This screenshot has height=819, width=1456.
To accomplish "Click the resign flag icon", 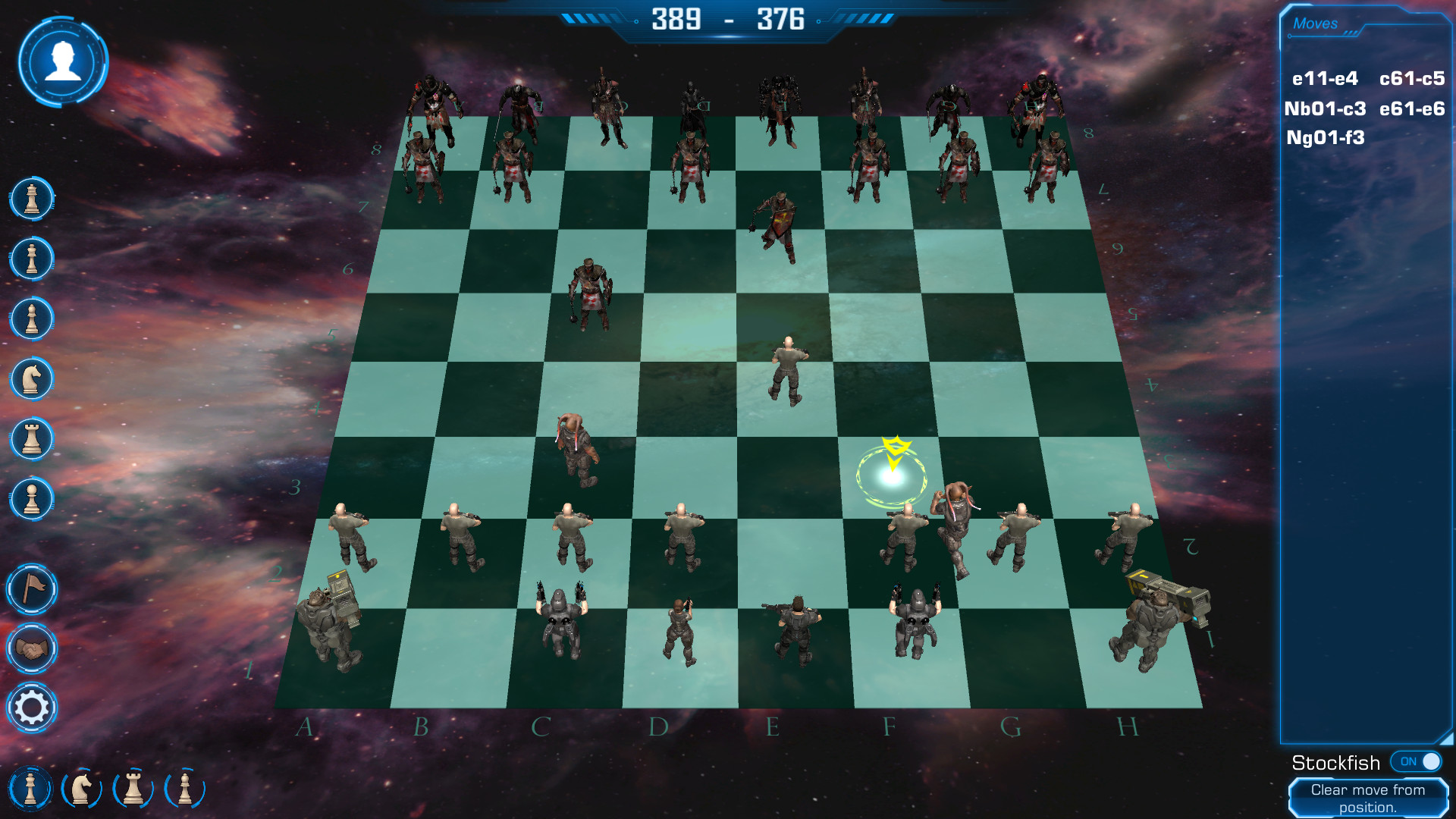I will click(31, 588).
